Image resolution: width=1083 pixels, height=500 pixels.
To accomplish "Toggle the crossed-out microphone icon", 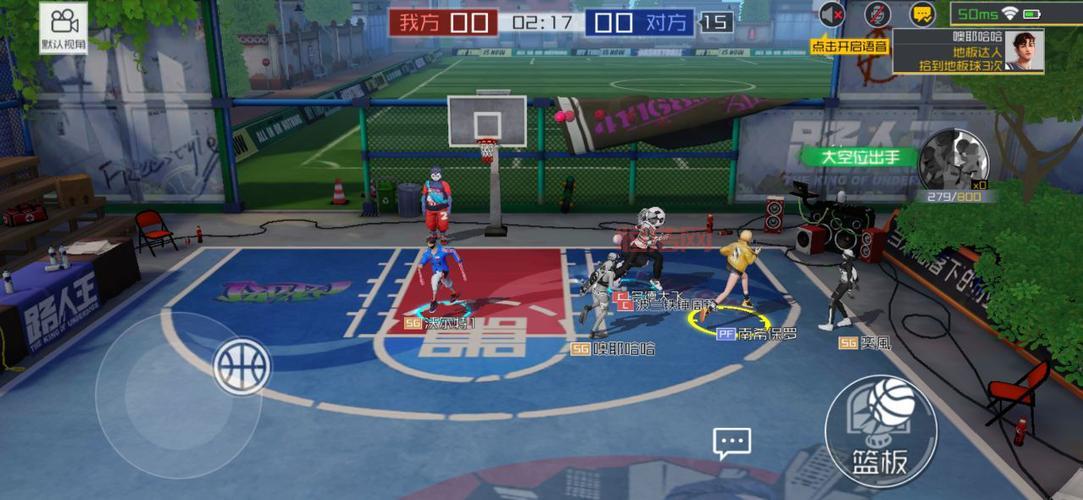I will (x=877, y=14).
